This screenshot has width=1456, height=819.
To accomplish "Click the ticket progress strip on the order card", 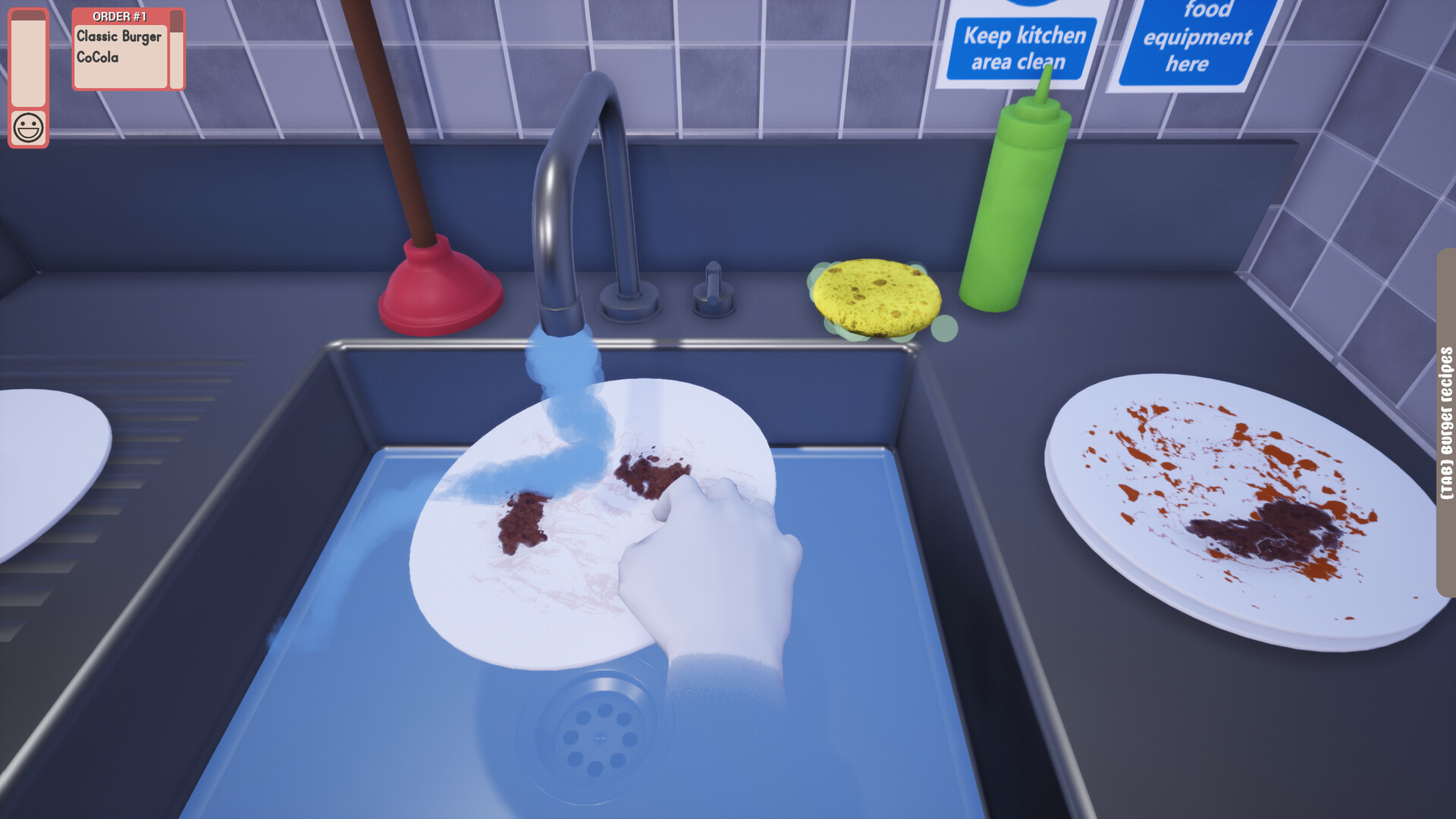I will (x=176, y=49).
